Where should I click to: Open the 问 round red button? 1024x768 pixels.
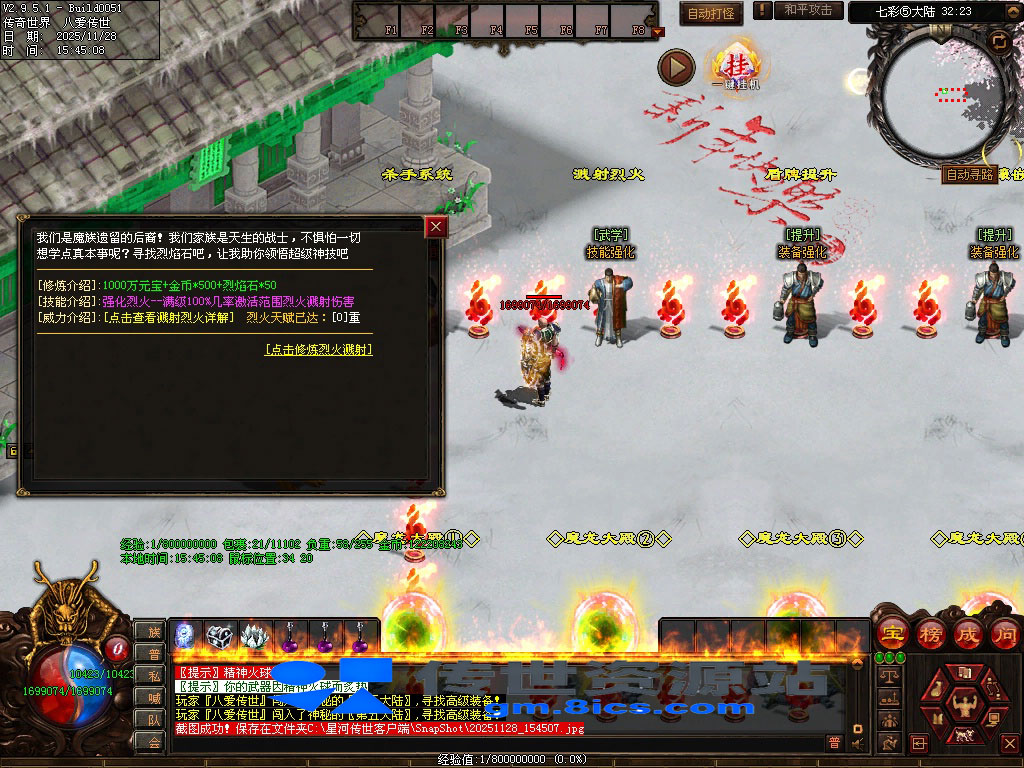click(1005, 633)
